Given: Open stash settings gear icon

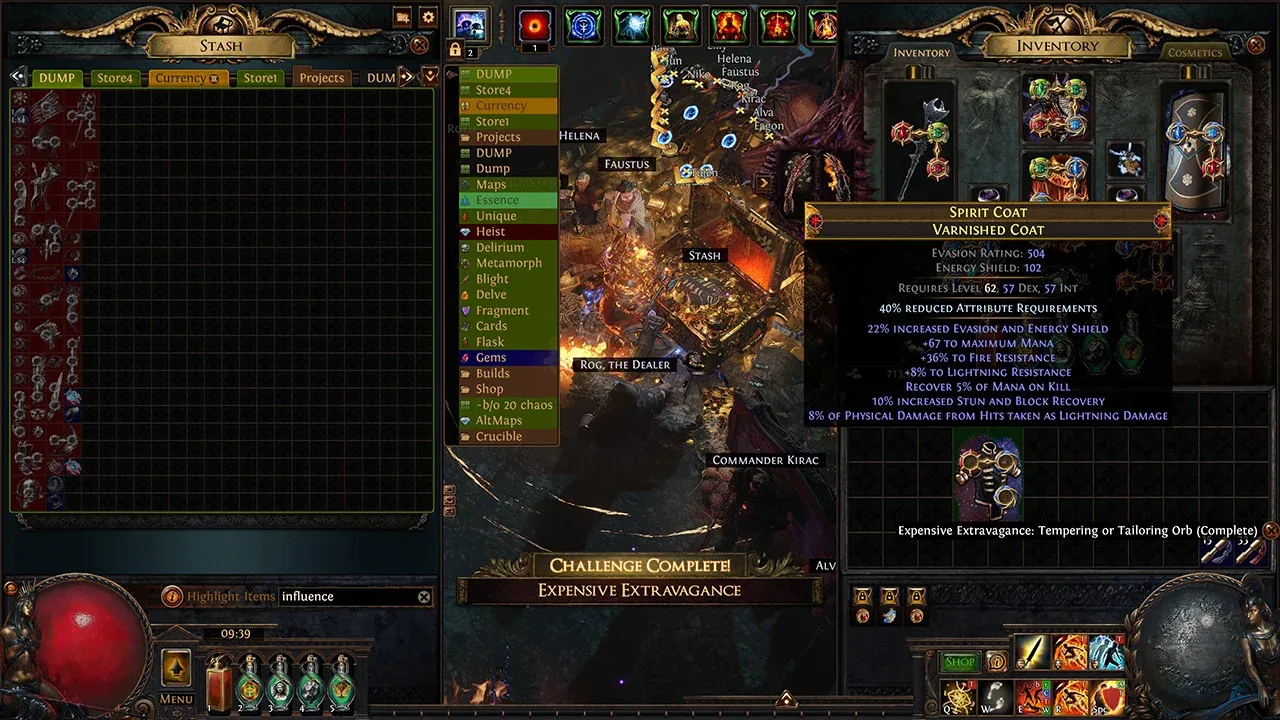Looking at the screenshot, I should (428, 17).
